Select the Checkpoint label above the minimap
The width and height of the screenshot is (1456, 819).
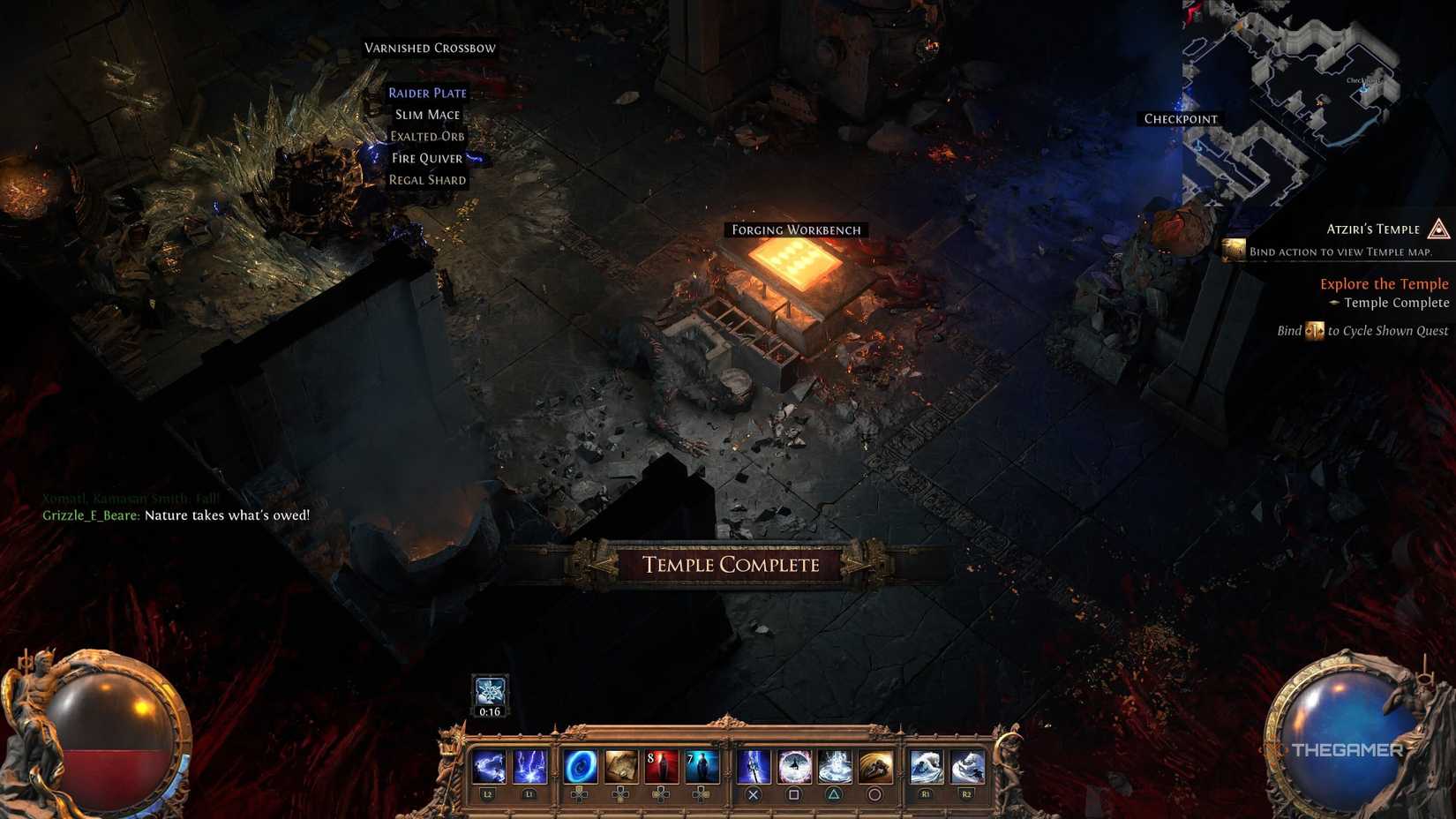click(1180, 117)
